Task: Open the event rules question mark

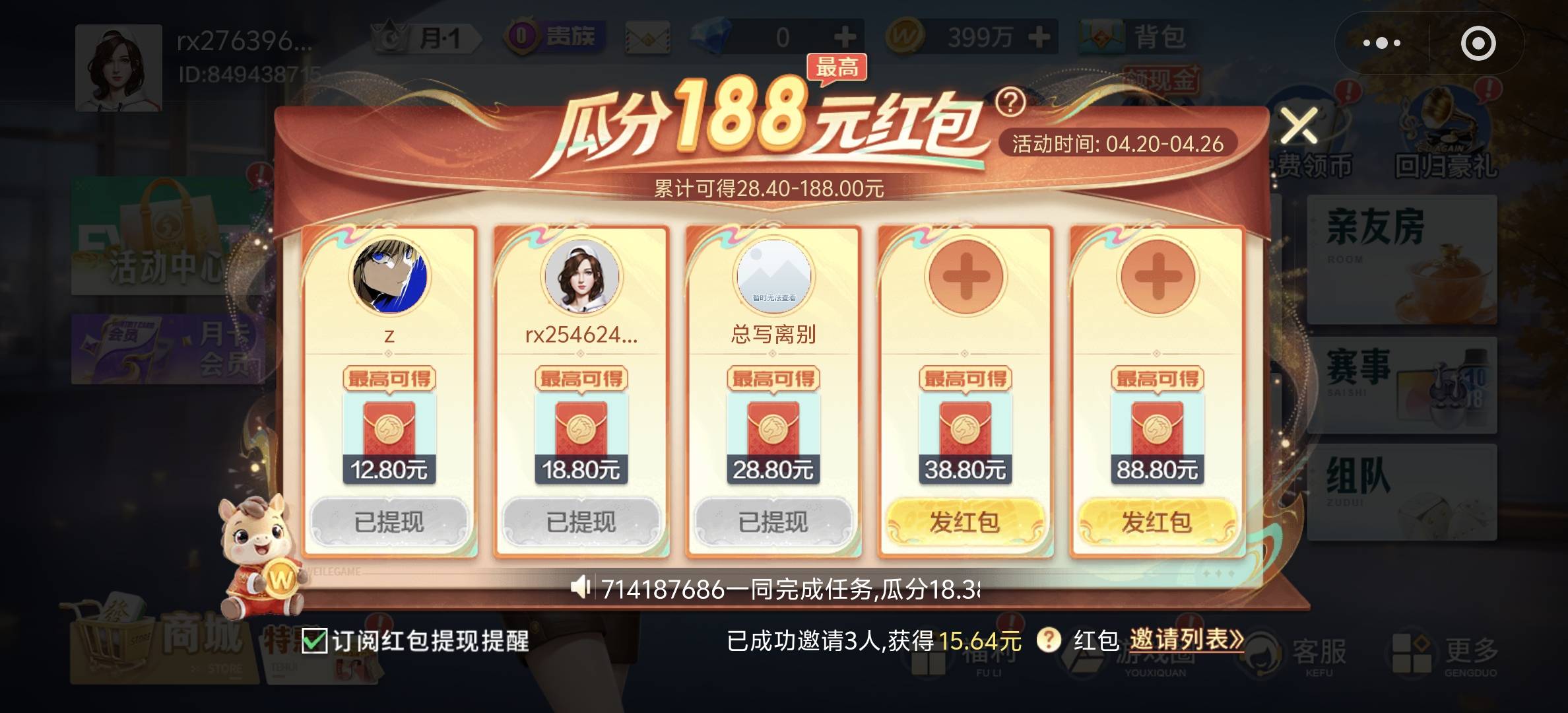Action: 1012,102
